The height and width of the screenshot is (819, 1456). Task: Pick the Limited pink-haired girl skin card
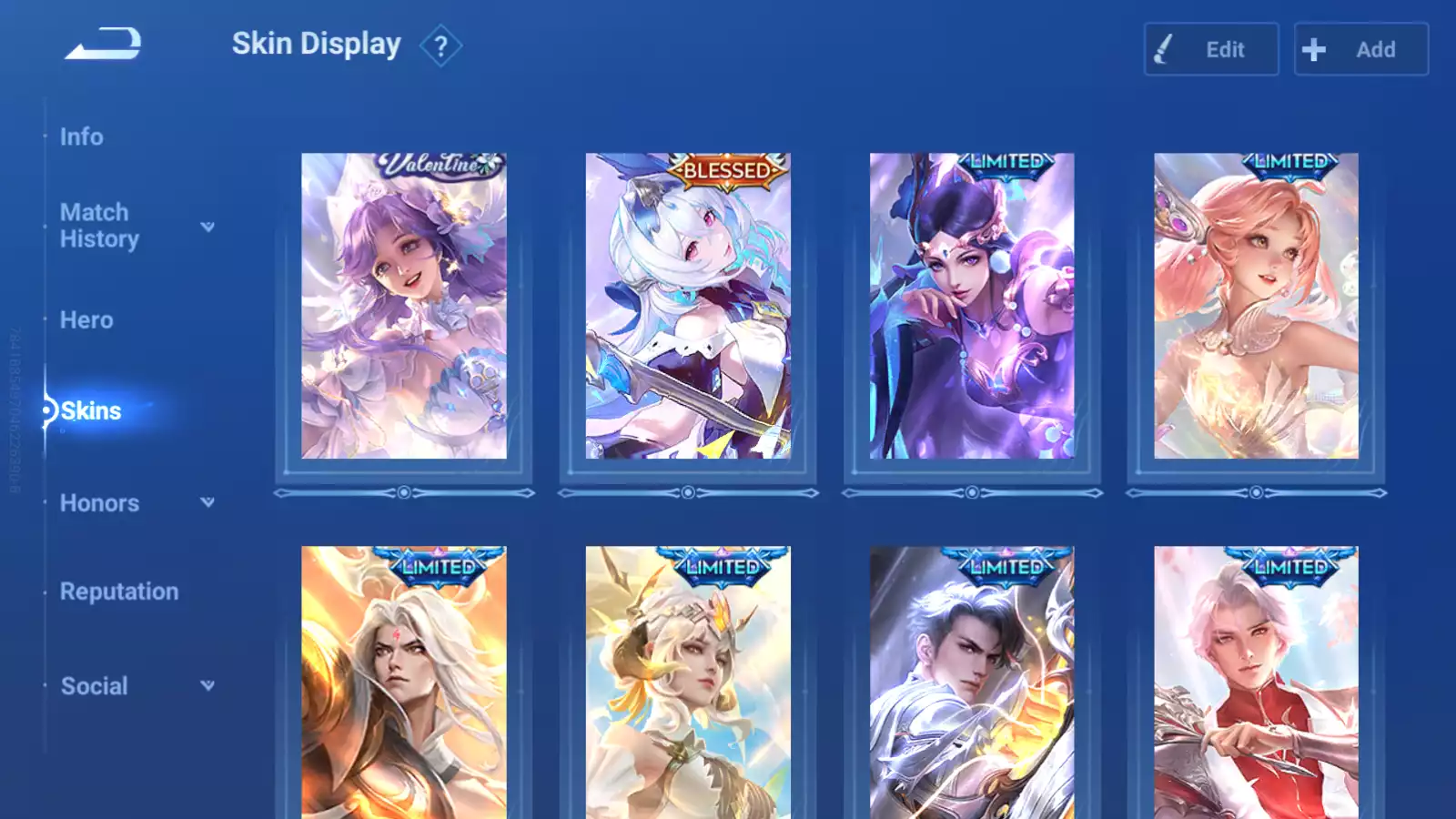click(x=1256, y=306)
